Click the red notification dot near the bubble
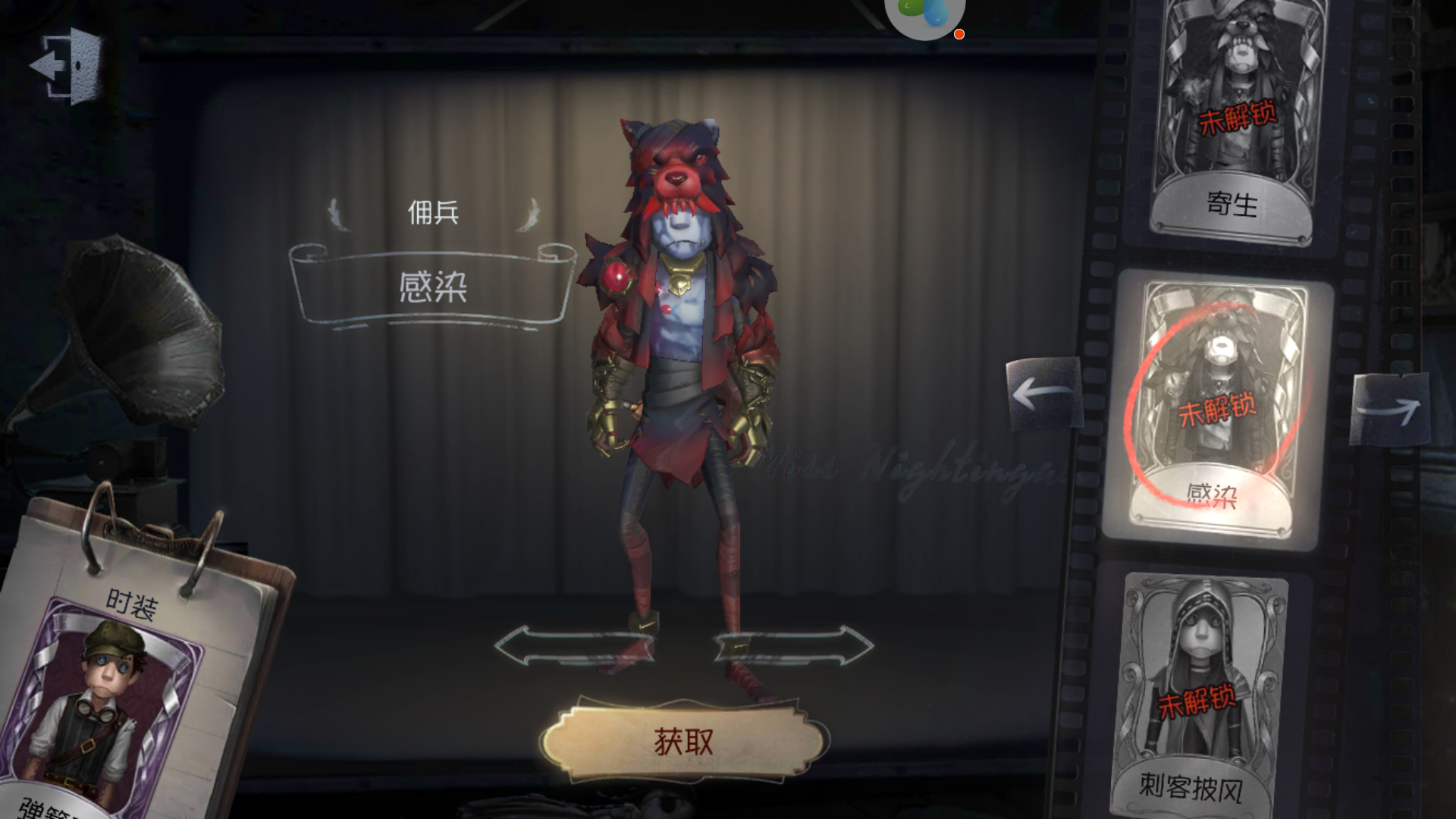1456x819 pixels. [x=959, y=34]
